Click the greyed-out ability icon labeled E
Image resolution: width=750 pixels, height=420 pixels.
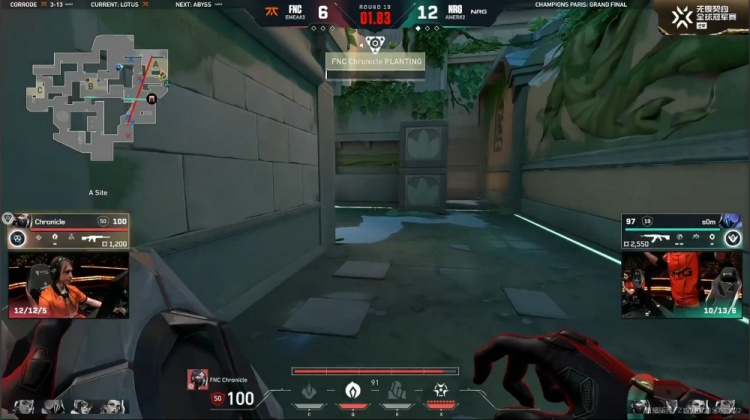[x=397, y=392]
